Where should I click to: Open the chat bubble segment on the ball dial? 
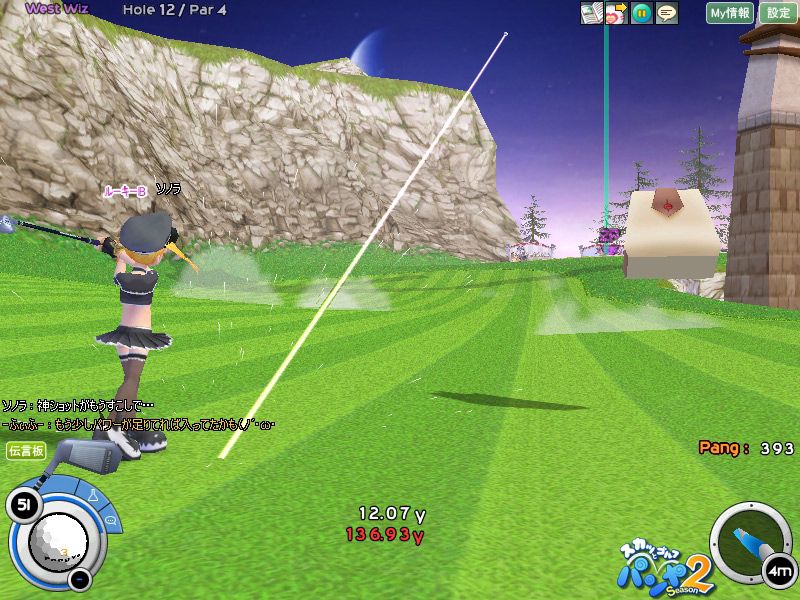tap(110, 521)
